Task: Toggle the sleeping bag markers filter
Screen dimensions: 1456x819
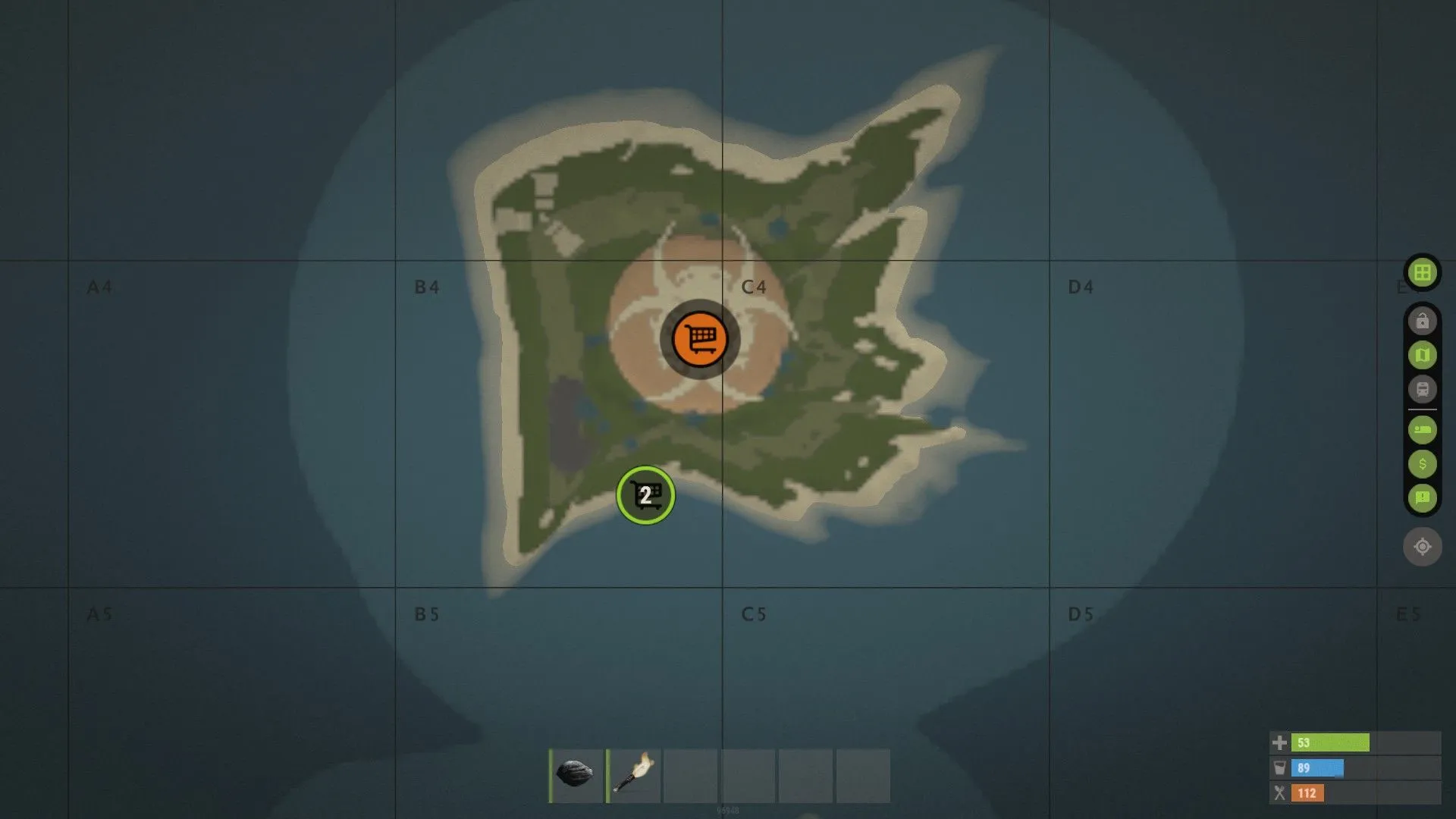Action: point(1422,430)
